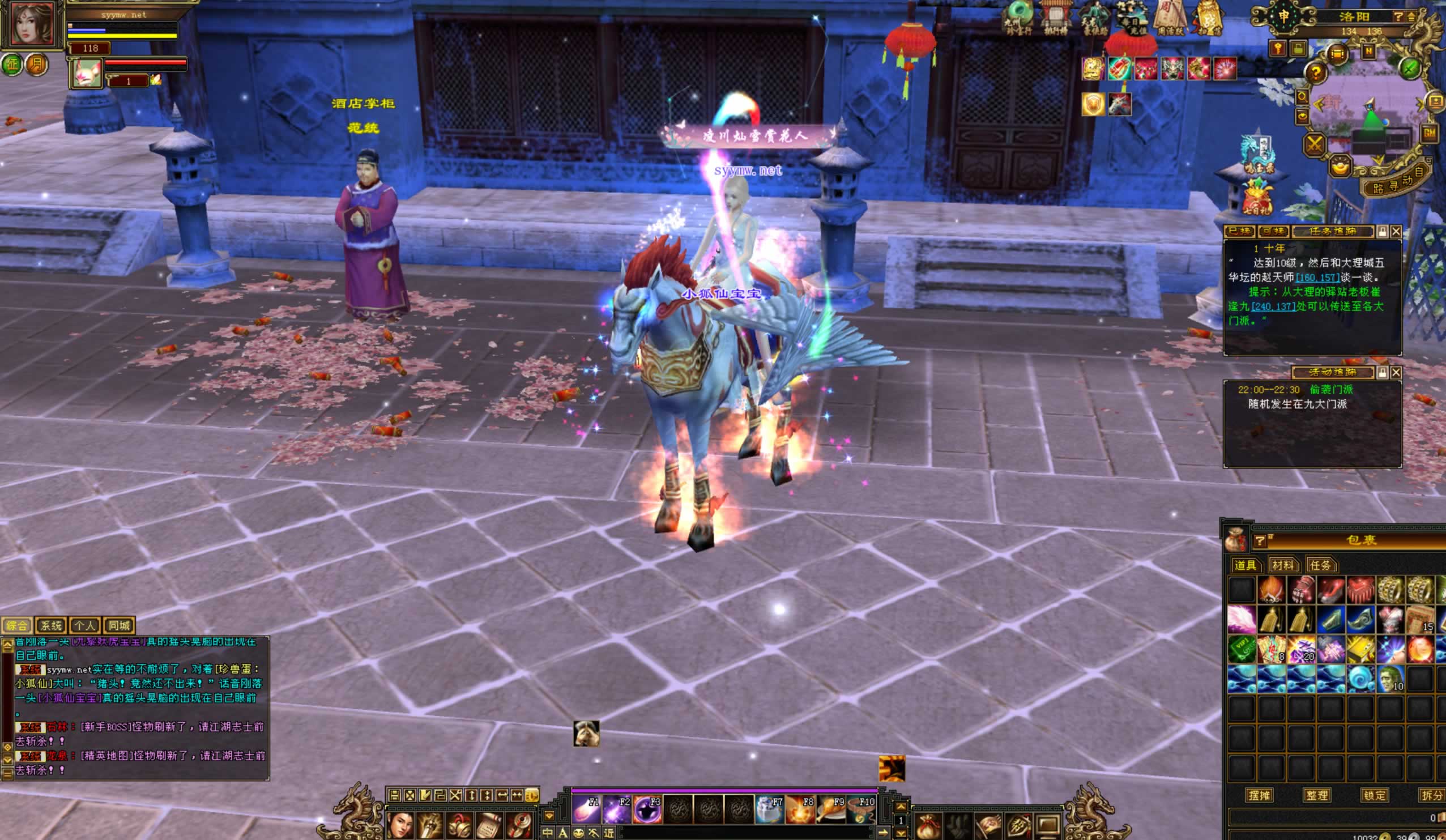The height and width of the screenshot is (840, 1446).
Task: Click the 整理 sort button
Action: tap(1317, 795)
